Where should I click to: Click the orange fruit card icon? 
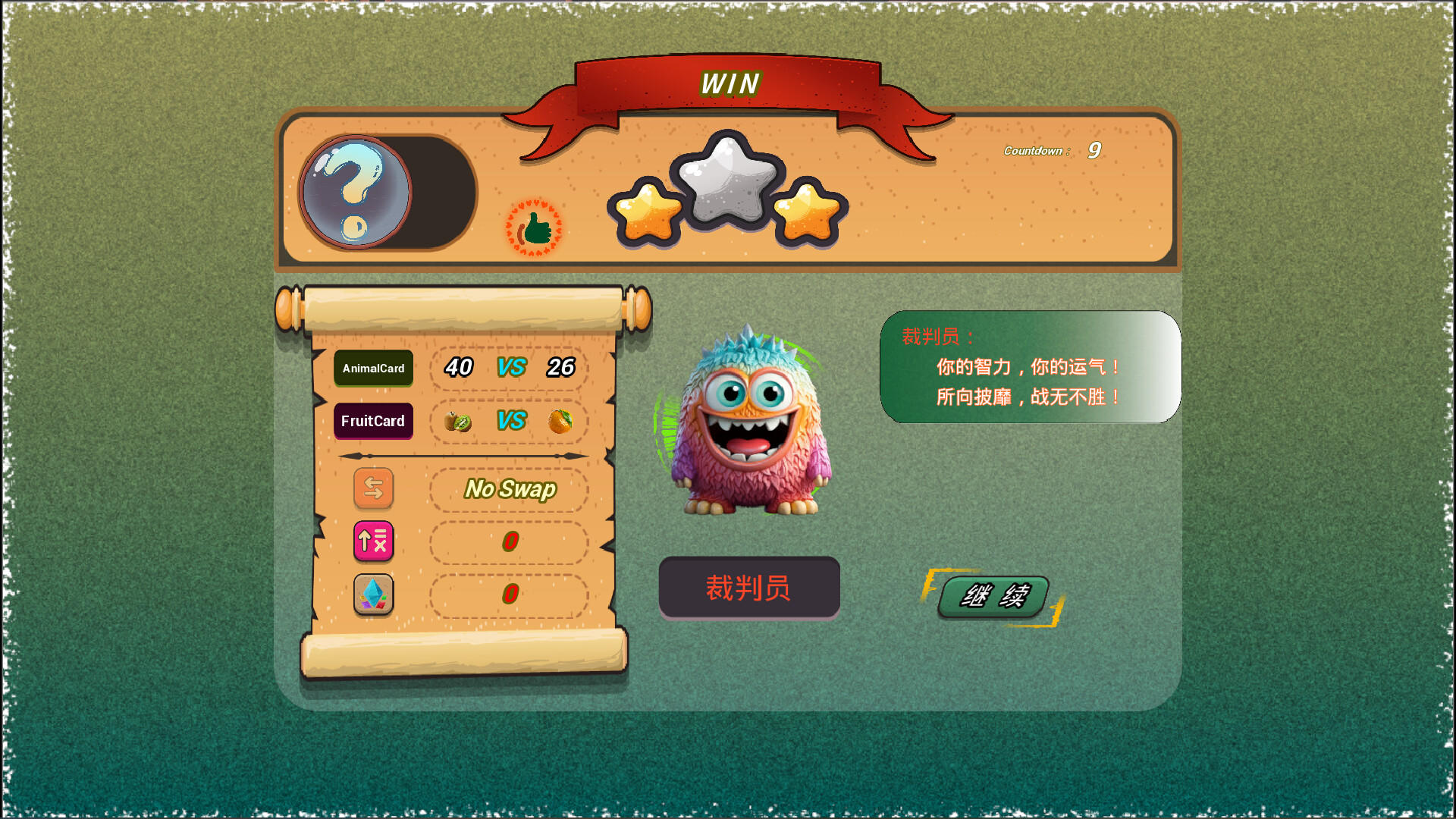coord(559,422)
